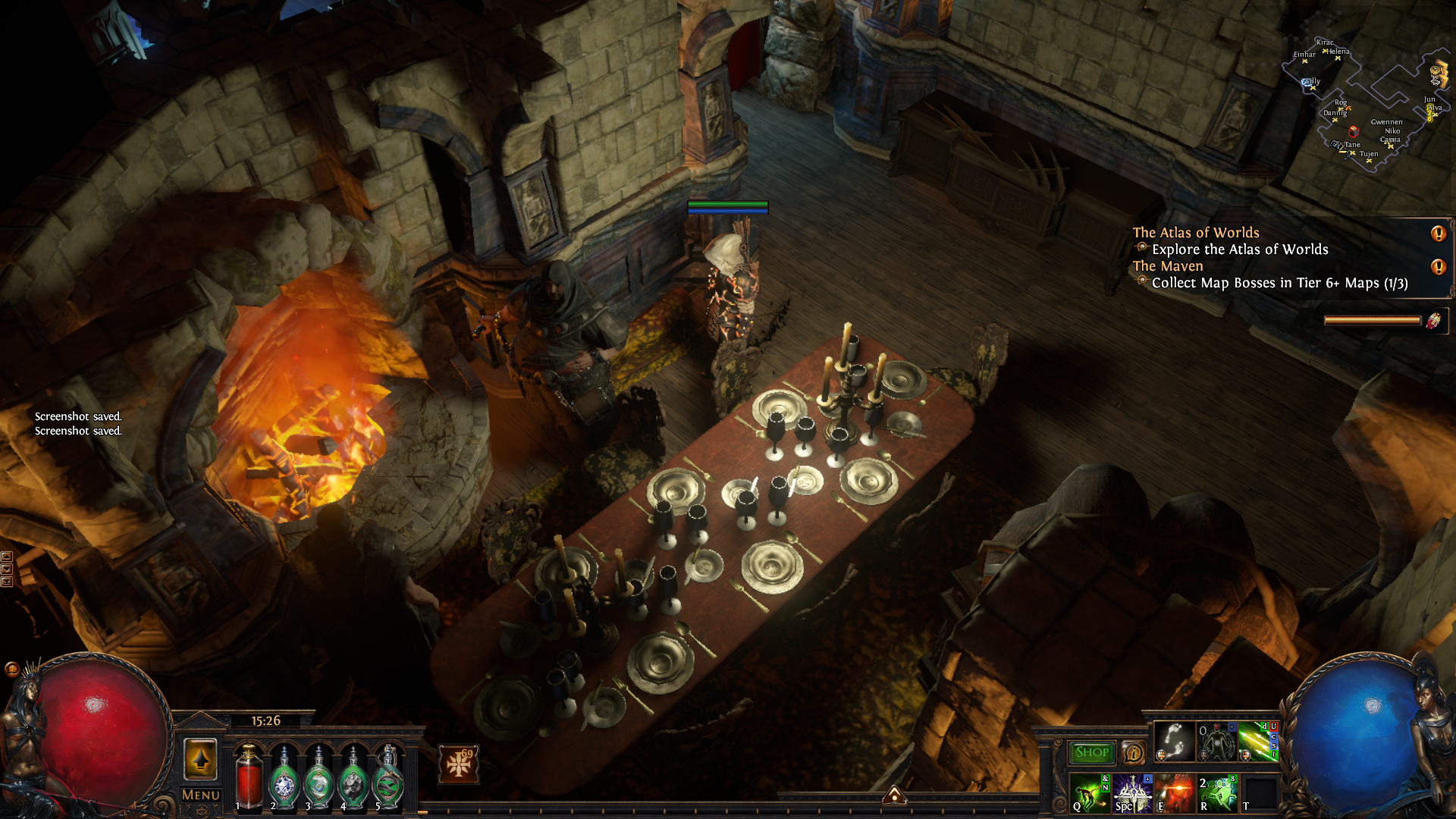Click the gold level-up arrow button

200,759
